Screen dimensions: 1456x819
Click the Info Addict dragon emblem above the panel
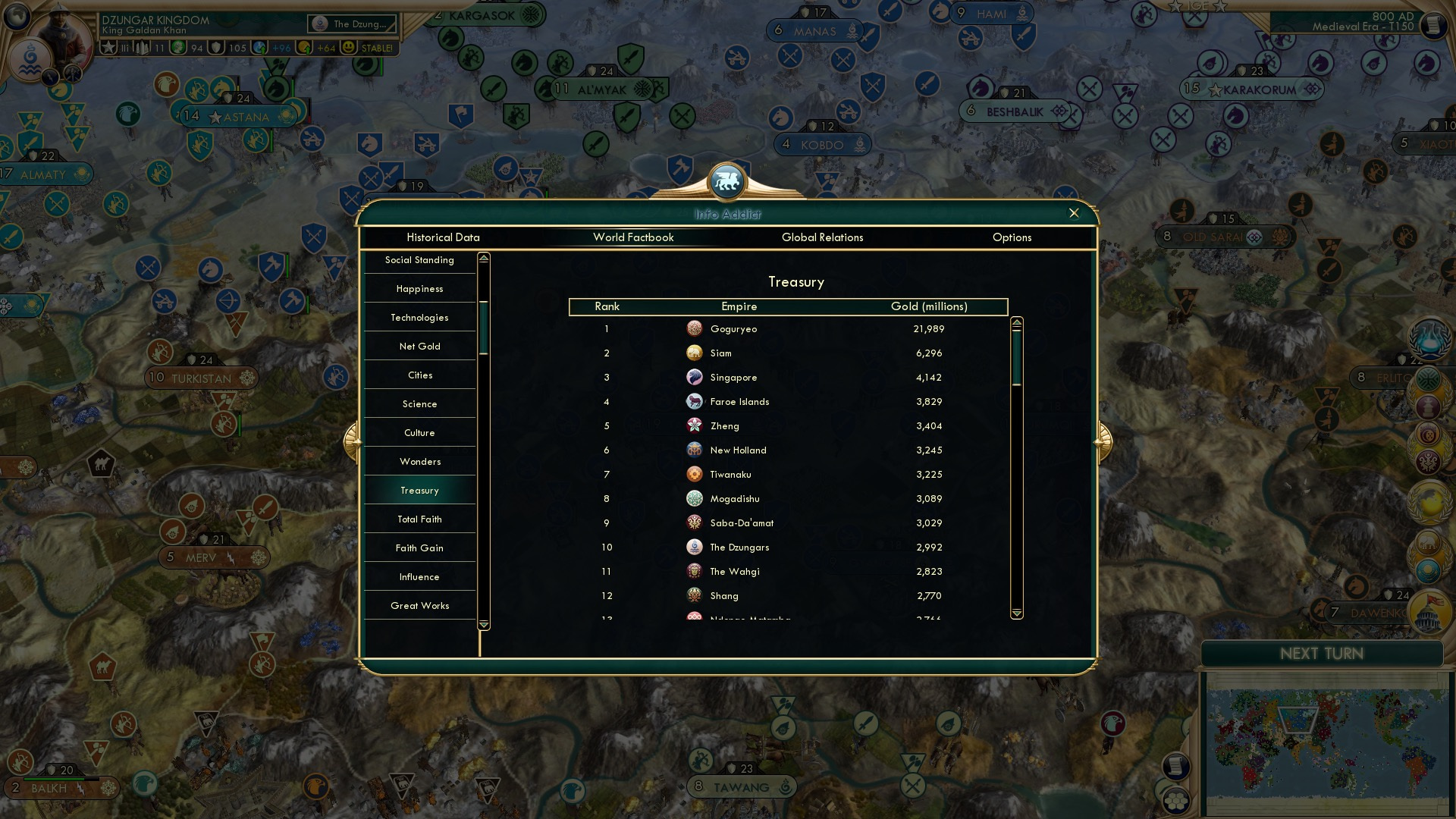(x=727, y=180)
